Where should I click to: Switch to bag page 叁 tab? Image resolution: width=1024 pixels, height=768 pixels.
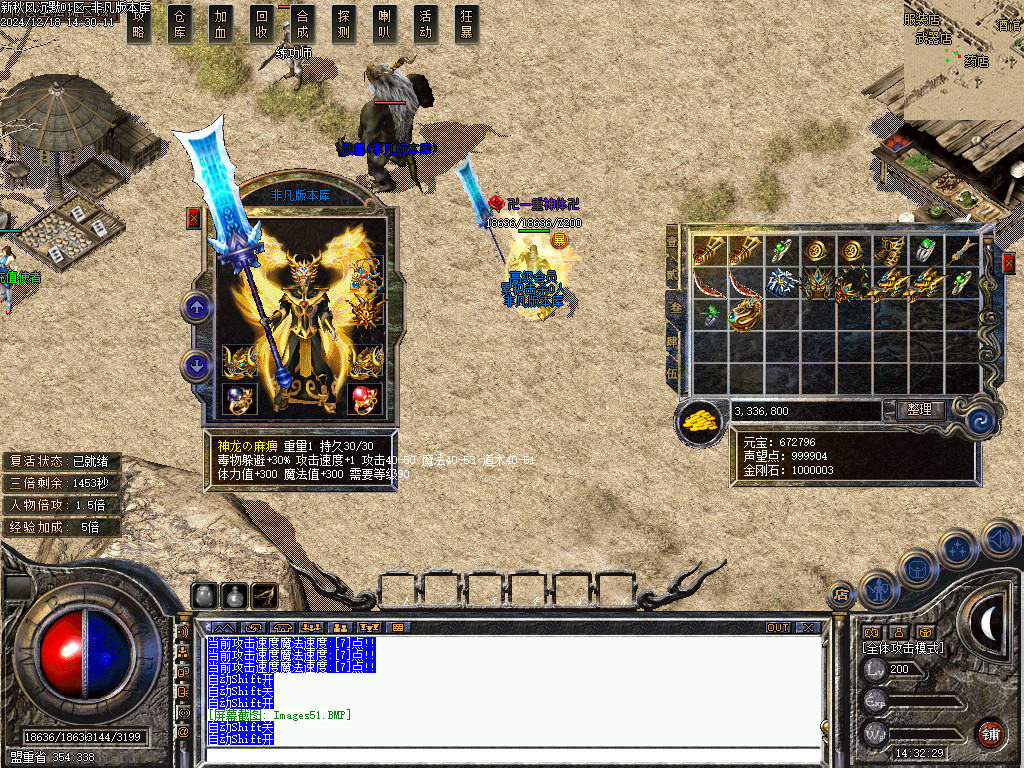point(672,309)
